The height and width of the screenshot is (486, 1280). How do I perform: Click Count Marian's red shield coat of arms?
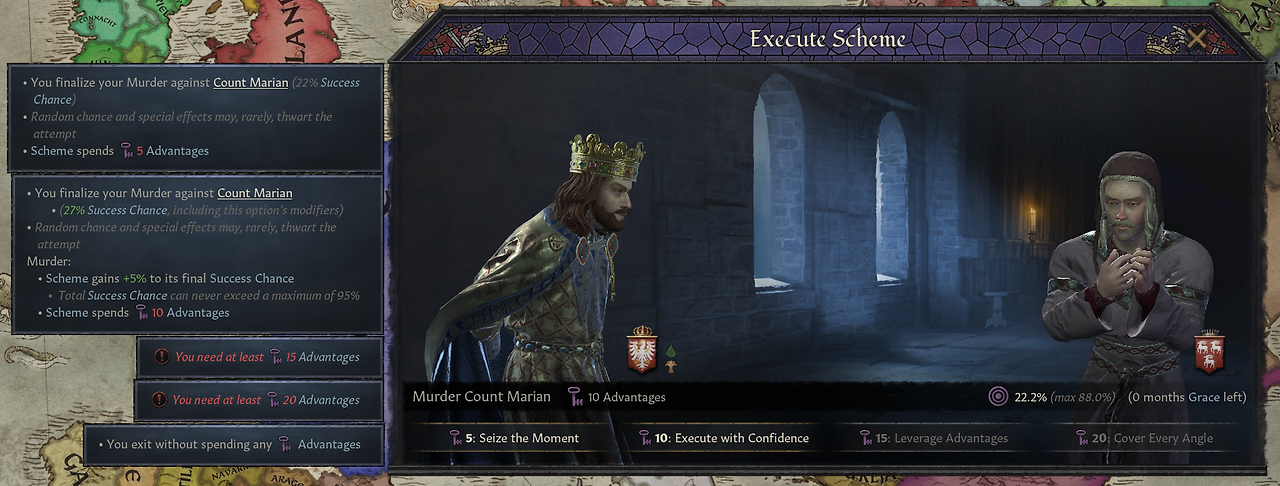(x=1210, y=351)
